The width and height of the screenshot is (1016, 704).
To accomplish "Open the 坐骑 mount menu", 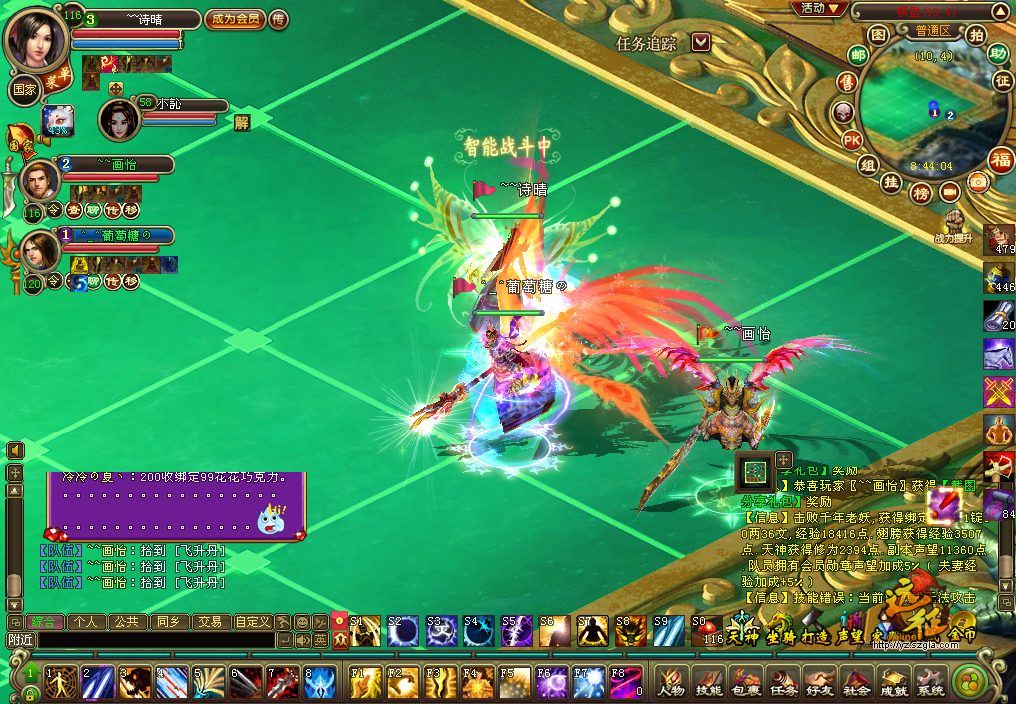I will click(x=778, y=632).
